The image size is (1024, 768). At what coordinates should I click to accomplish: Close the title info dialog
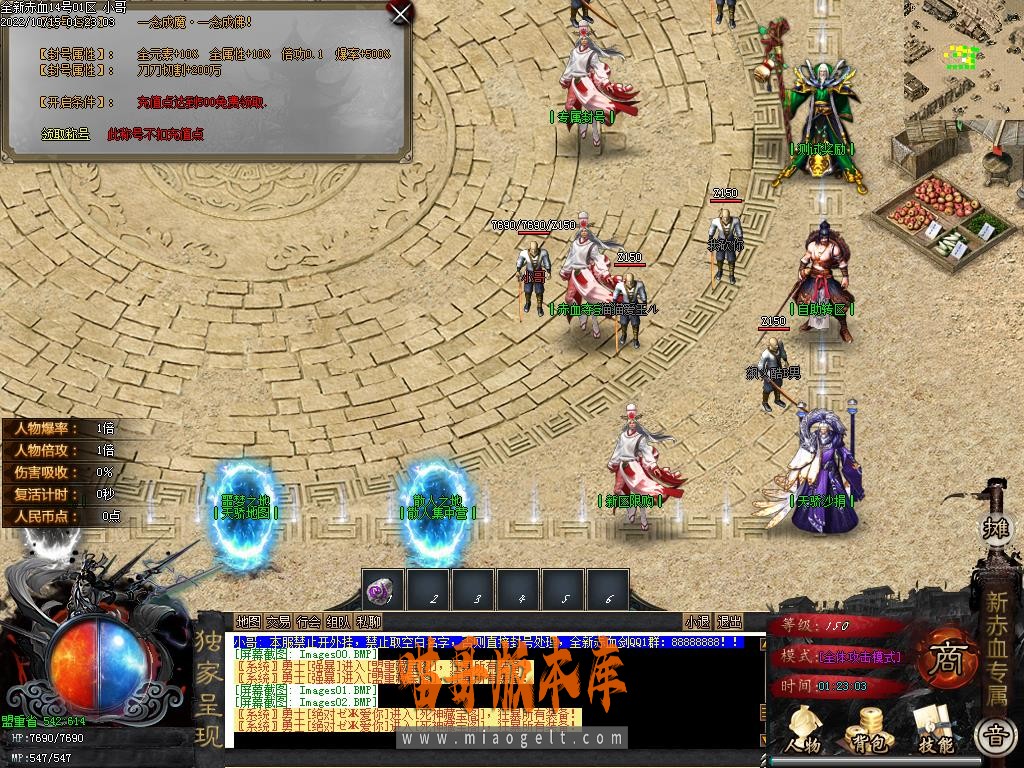(400, 13)
